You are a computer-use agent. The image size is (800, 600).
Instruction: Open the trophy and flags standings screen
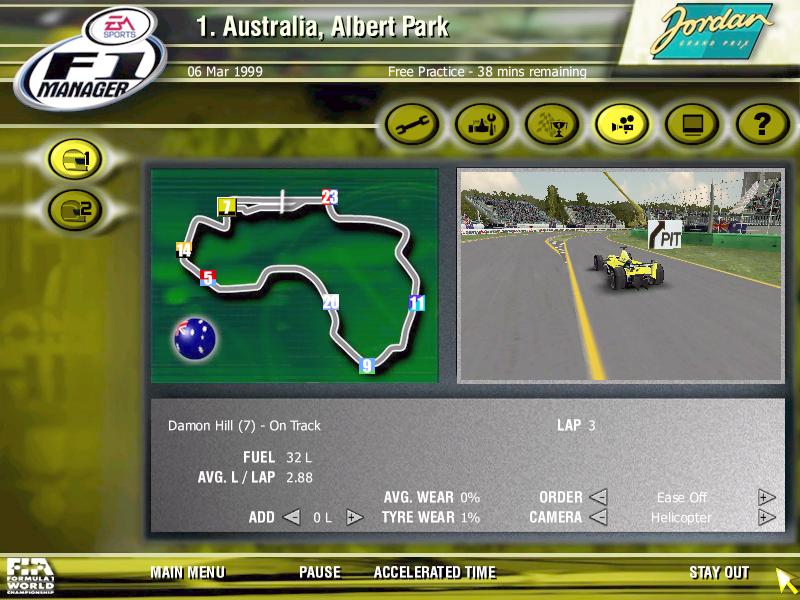(553, 125)
